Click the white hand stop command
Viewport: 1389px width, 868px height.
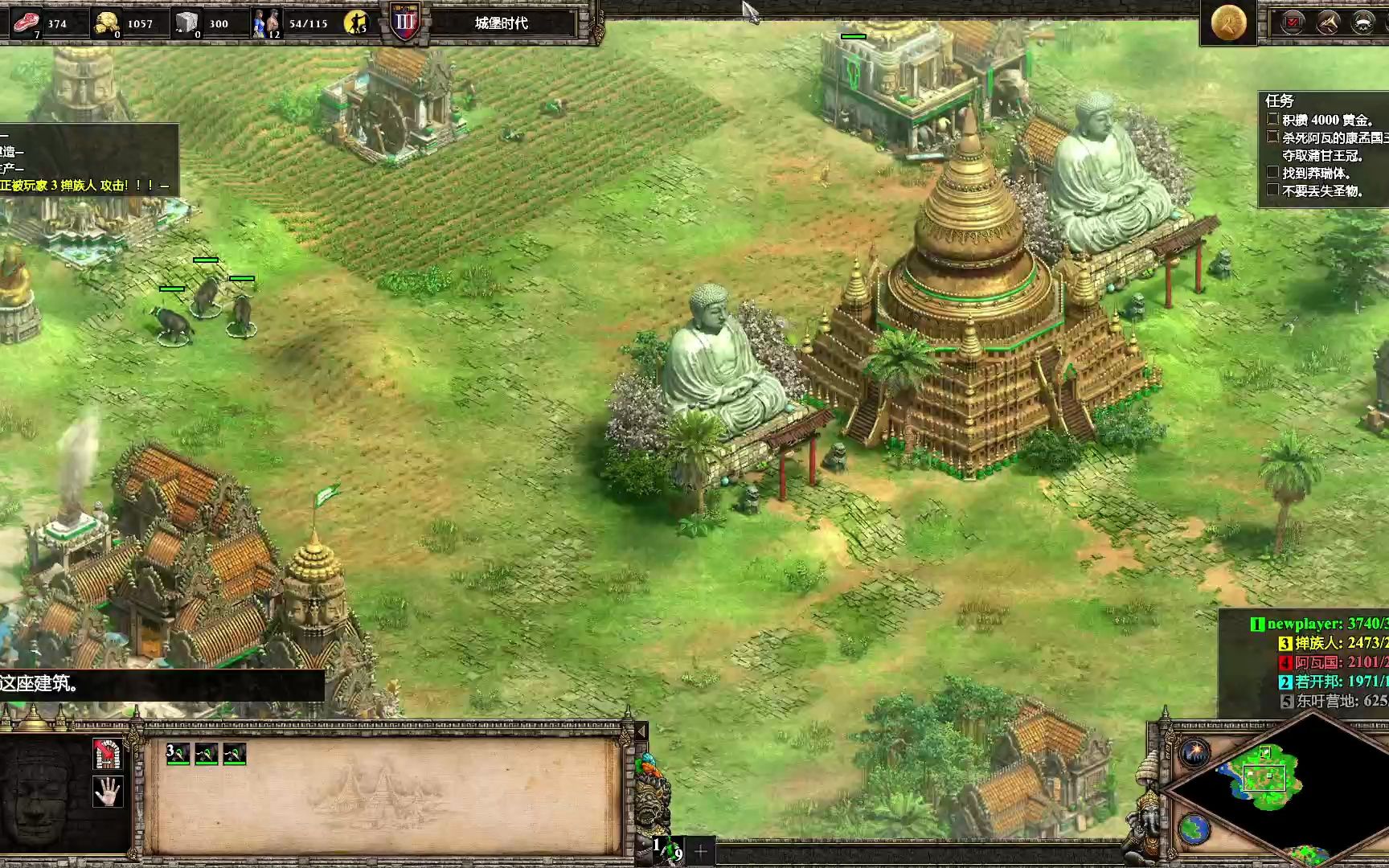coord(107,792)
